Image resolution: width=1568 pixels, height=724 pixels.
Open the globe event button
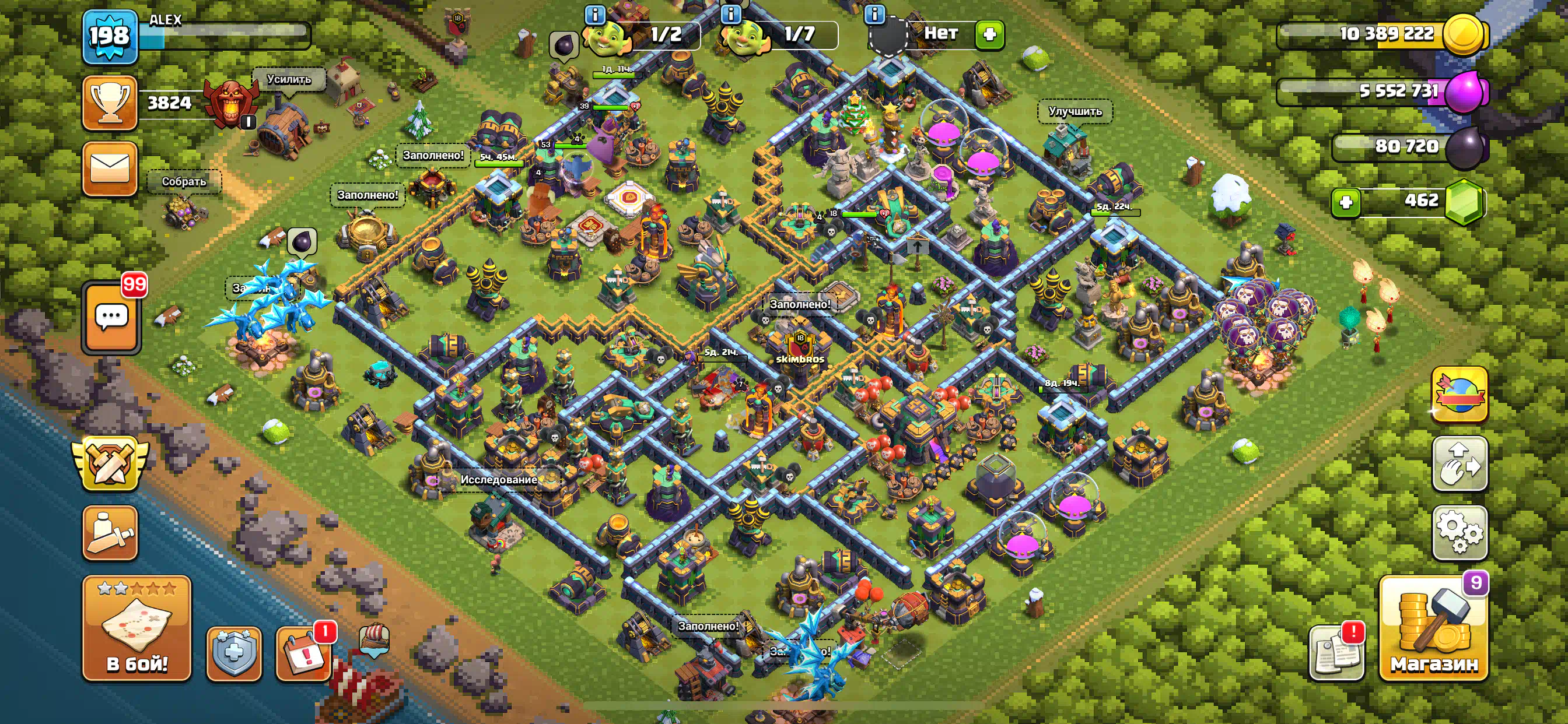pyautogui.click(x=1459, y=394)
